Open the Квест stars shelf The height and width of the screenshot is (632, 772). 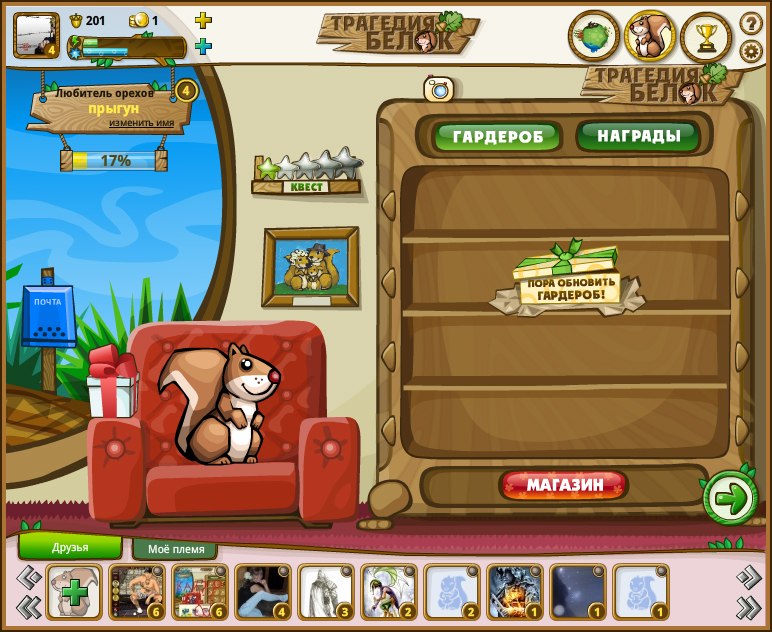(307, 174)
